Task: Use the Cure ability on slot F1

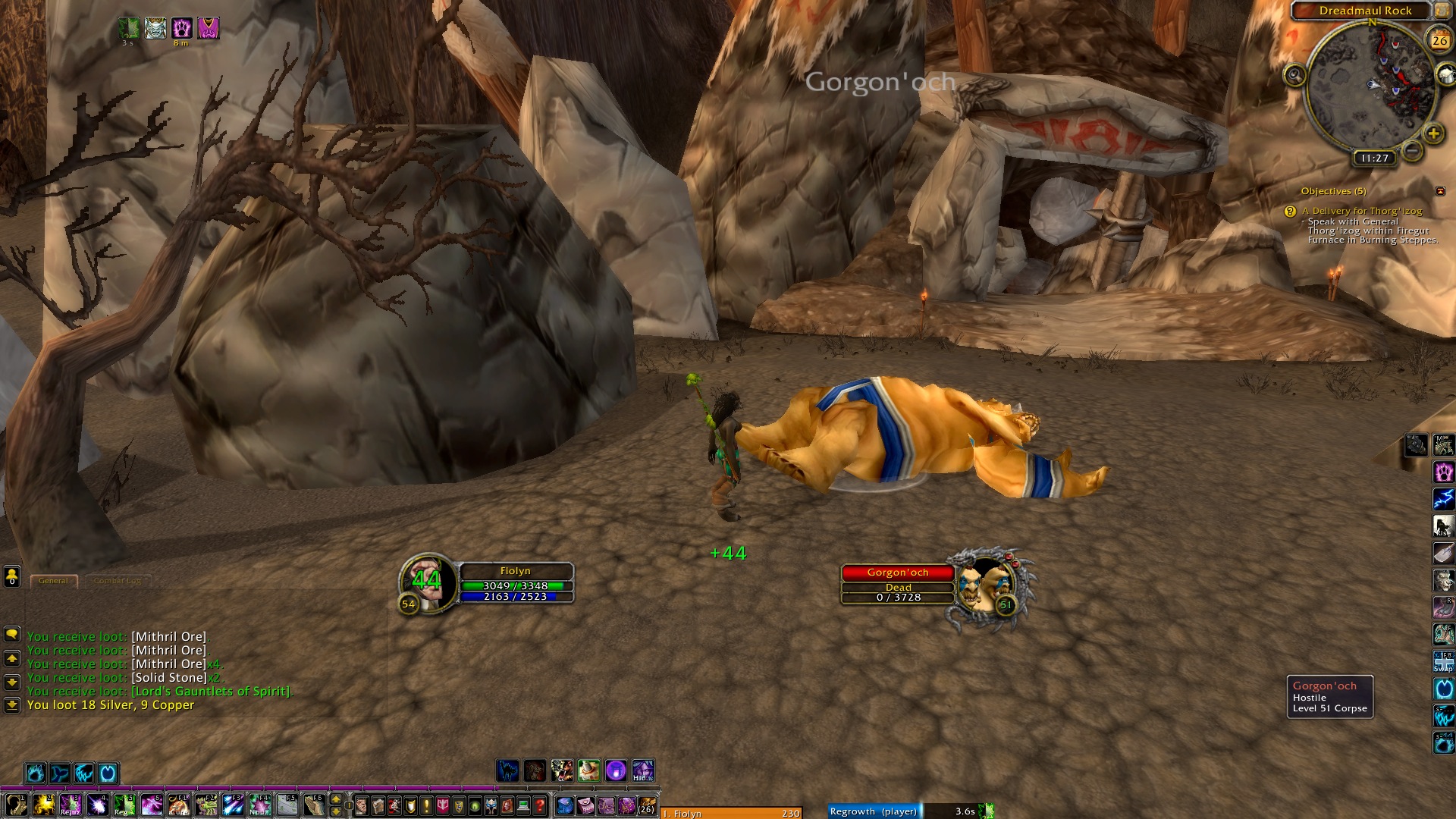Action: coord(179,804)
